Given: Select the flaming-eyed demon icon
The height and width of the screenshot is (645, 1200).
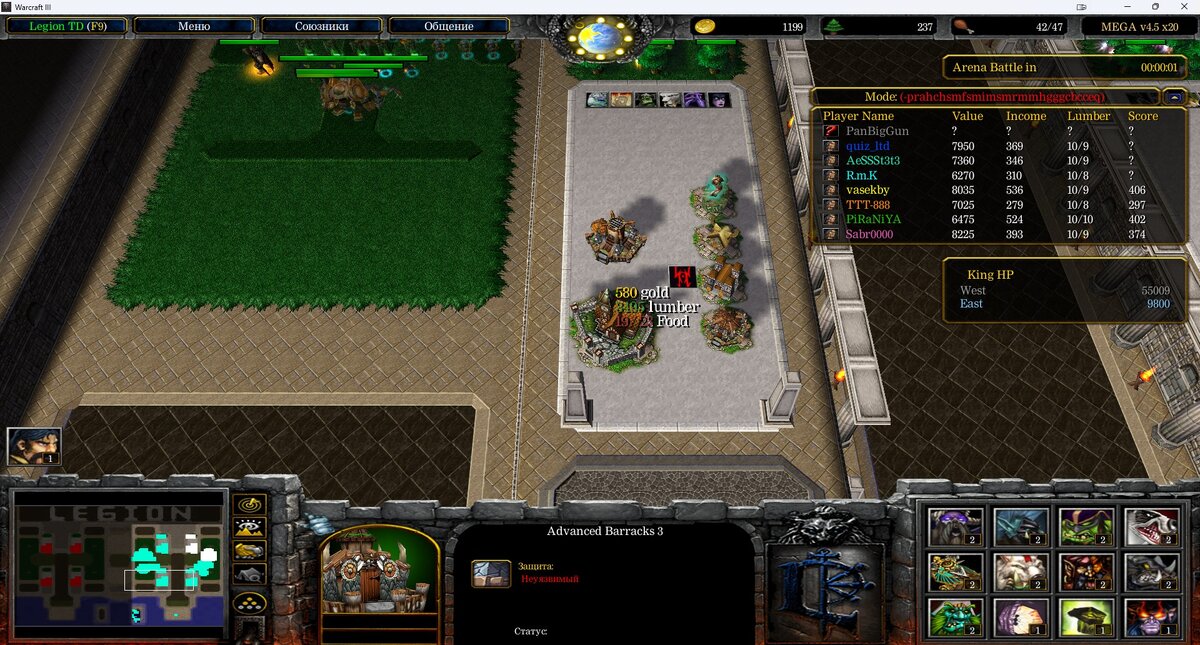Looking at the screenshot, I should click(1150, 617).
